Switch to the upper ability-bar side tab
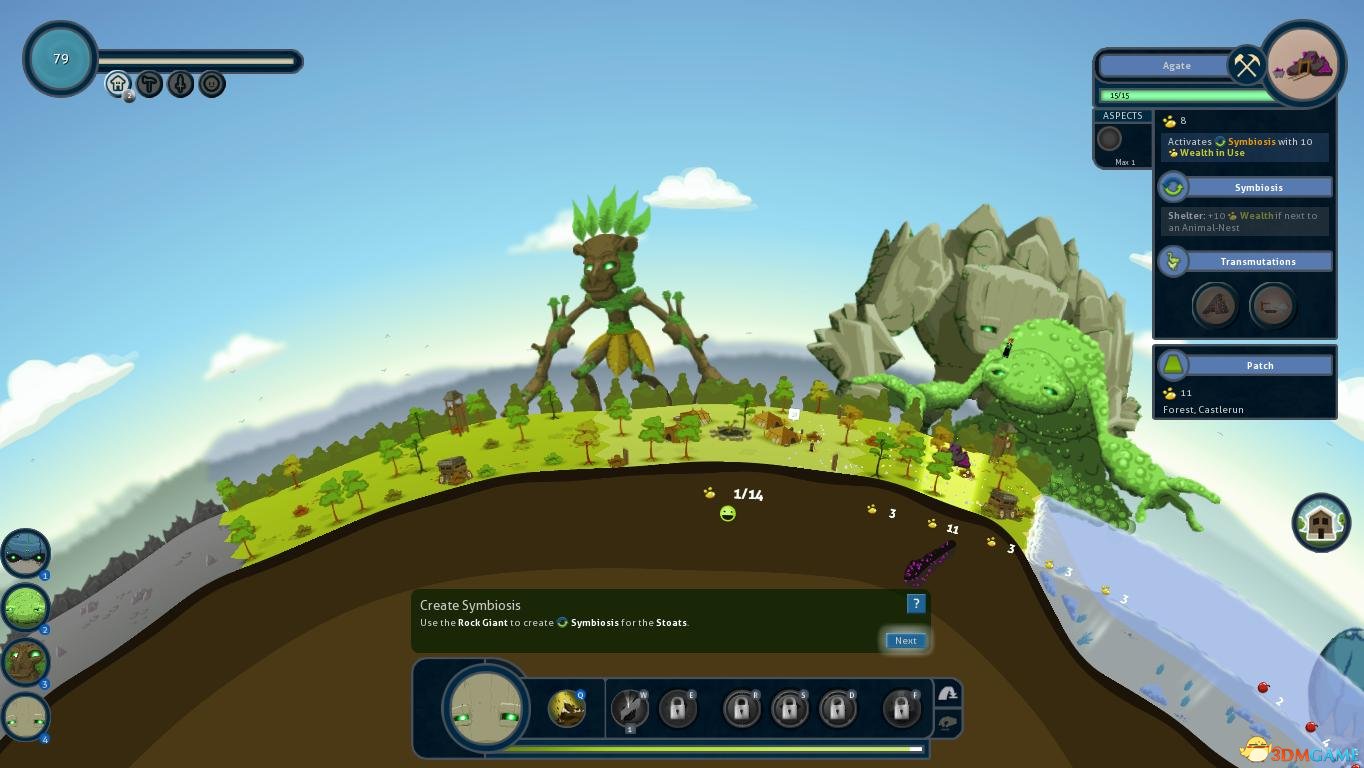This screenshot has height=768, width=1364. point(947,693)
